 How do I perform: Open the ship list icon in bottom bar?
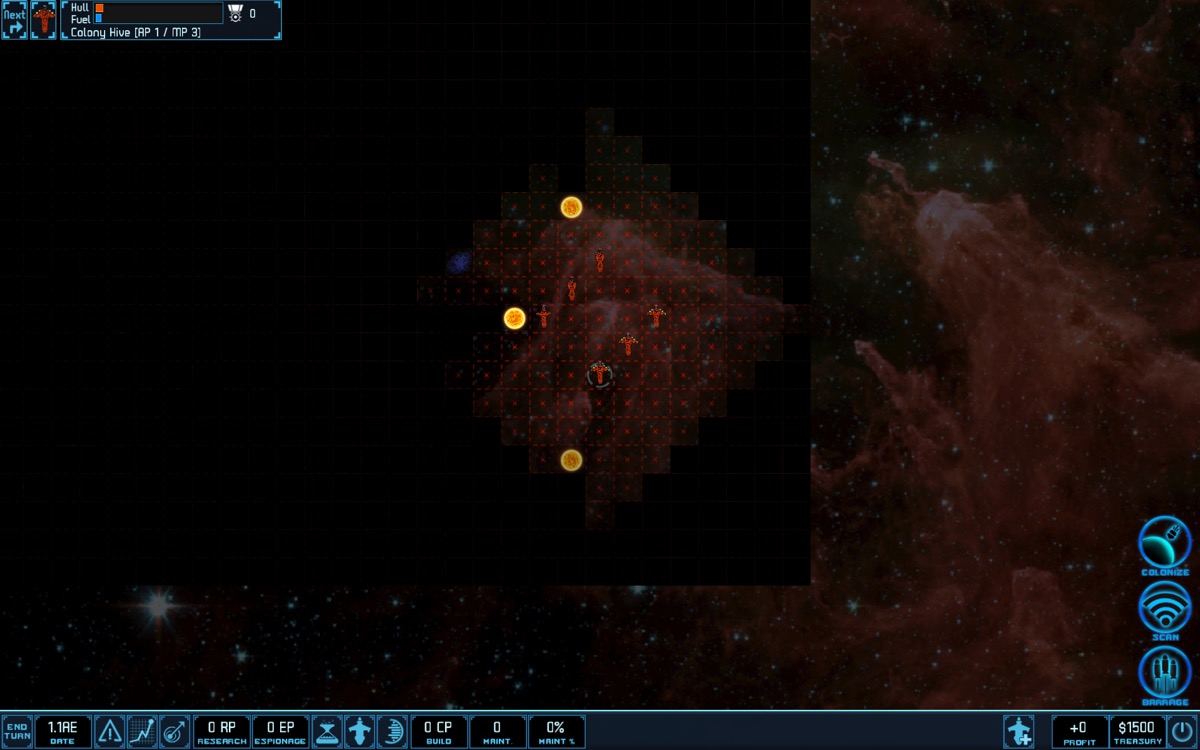(x=359, y=732)
